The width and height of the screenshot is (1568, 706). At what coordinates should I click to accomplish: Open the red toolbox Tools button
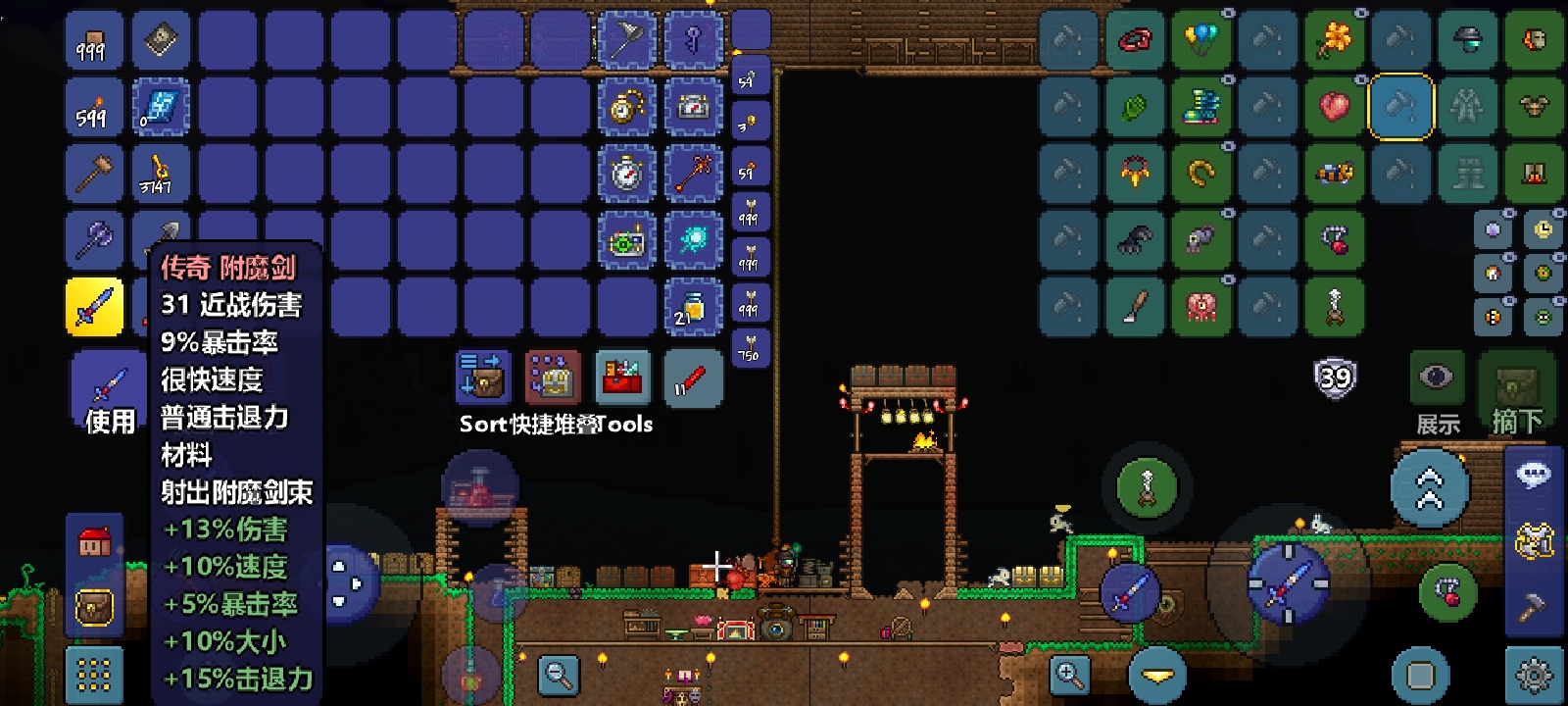622,378
